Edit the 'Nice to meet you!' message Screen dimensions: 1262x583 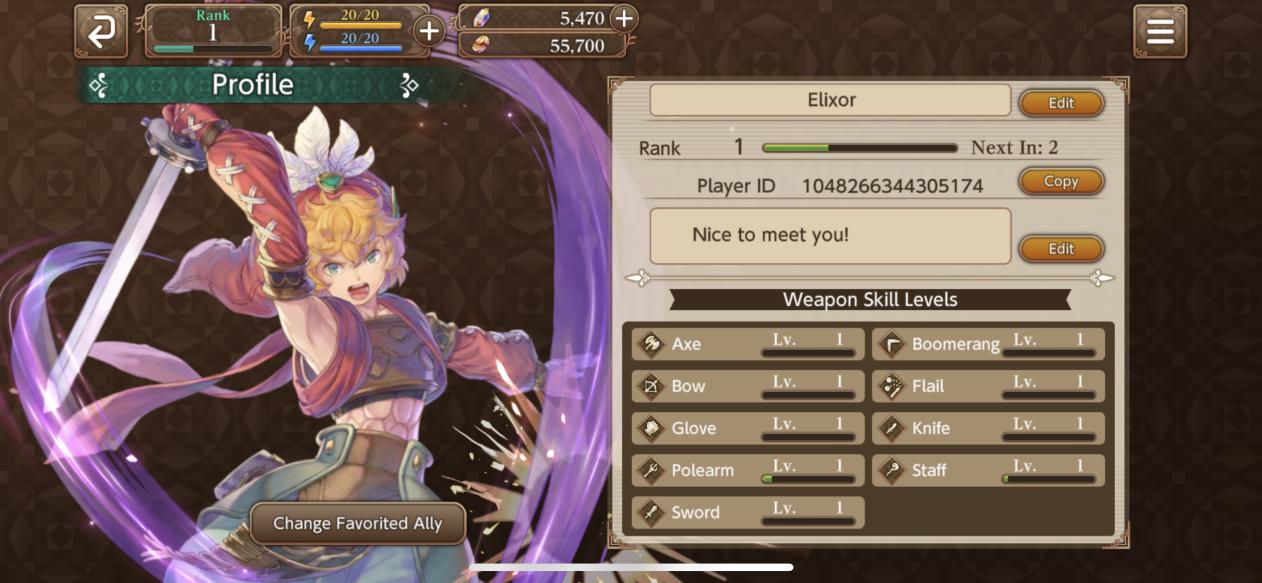click(1060, 249)
